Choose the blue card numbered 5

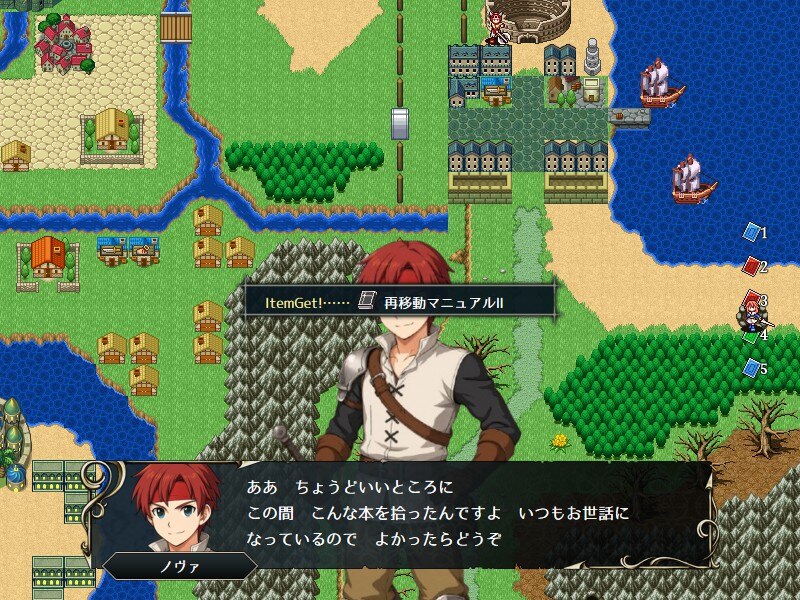(752, 369)
